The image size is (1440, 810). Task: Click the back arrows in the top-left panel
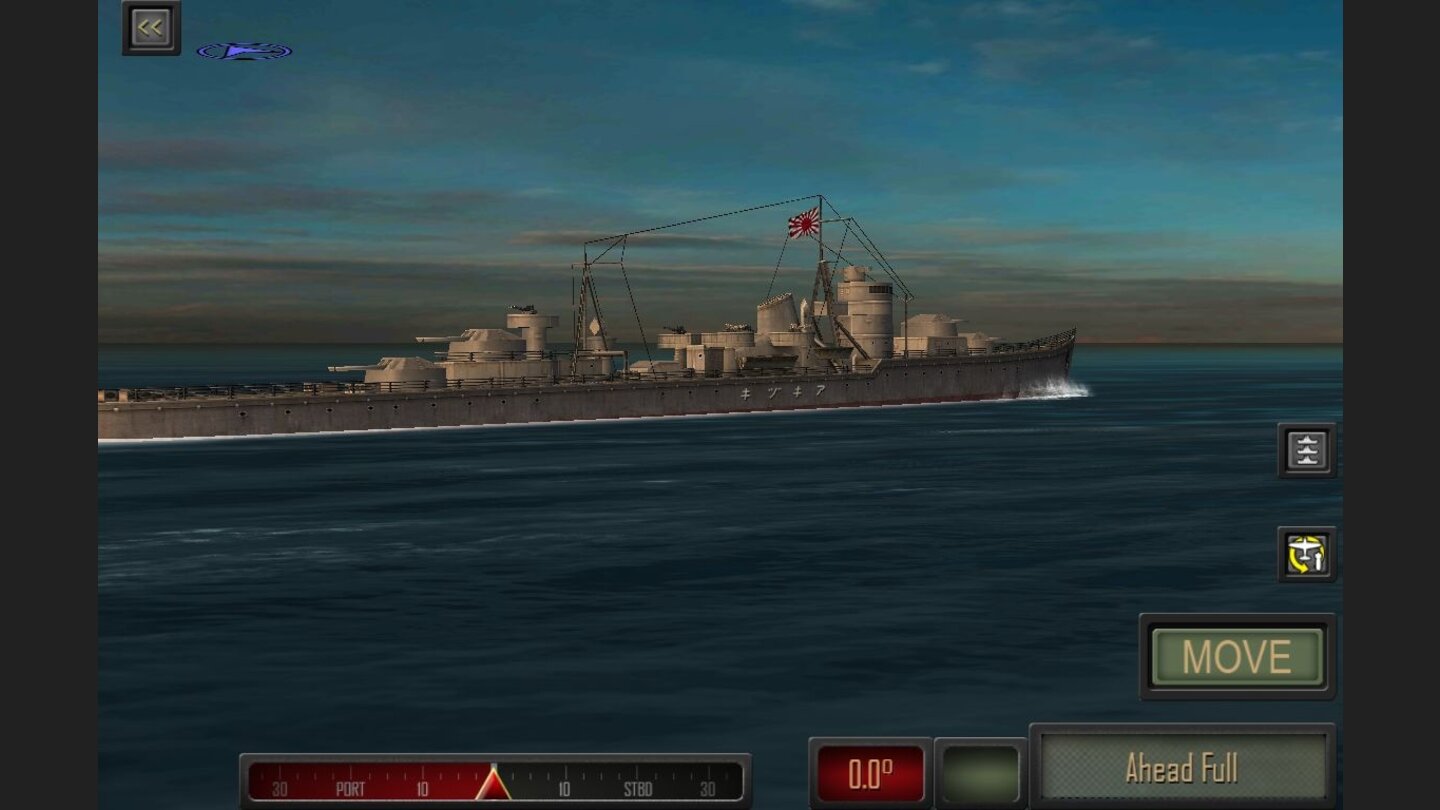(150, 26)
